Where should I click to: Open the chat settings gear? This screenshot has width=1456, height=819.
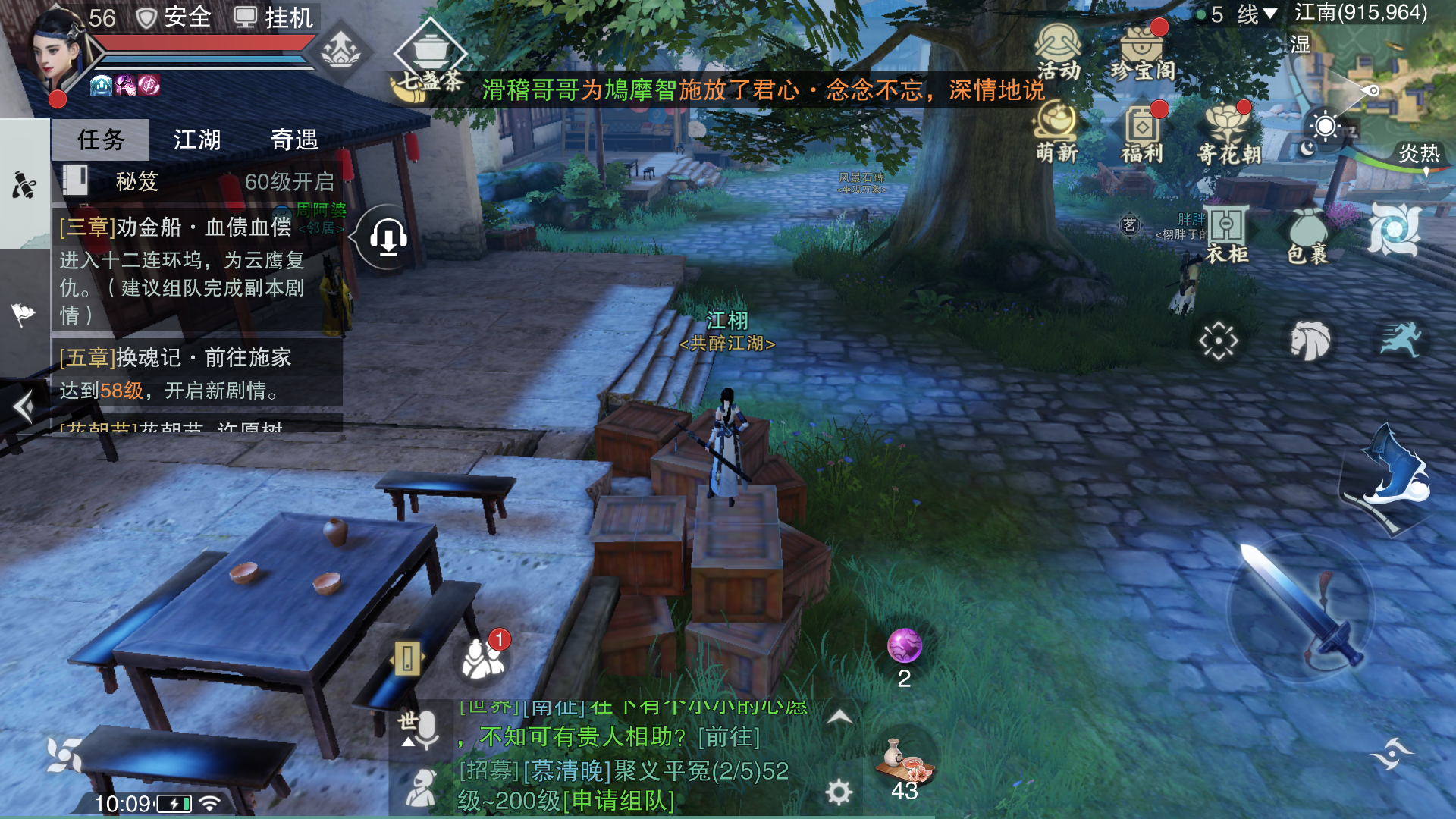click(839, 792)
